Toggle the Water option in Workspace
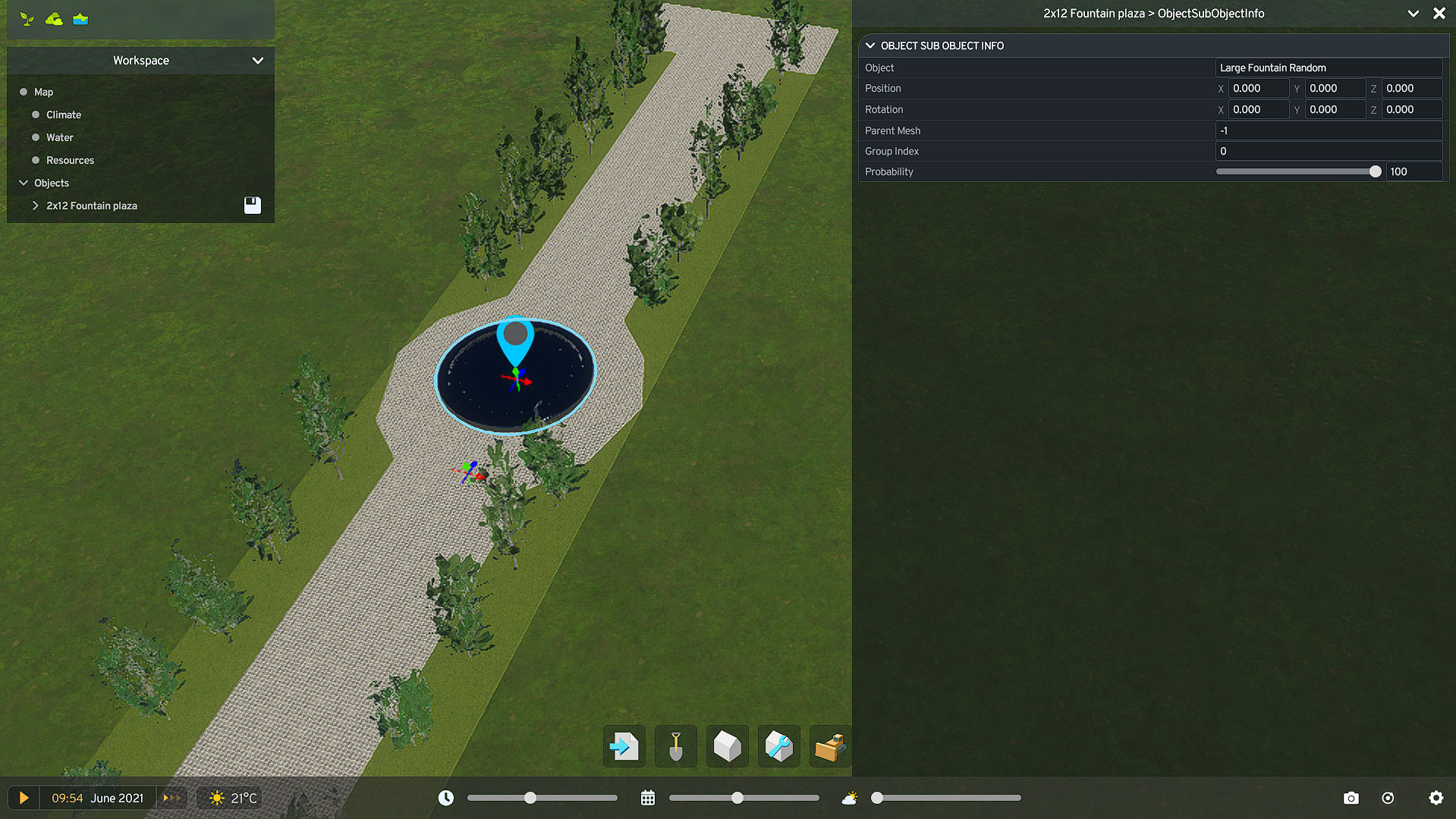Viewport: 1456px width, 819px height. [x=36, y=137]
